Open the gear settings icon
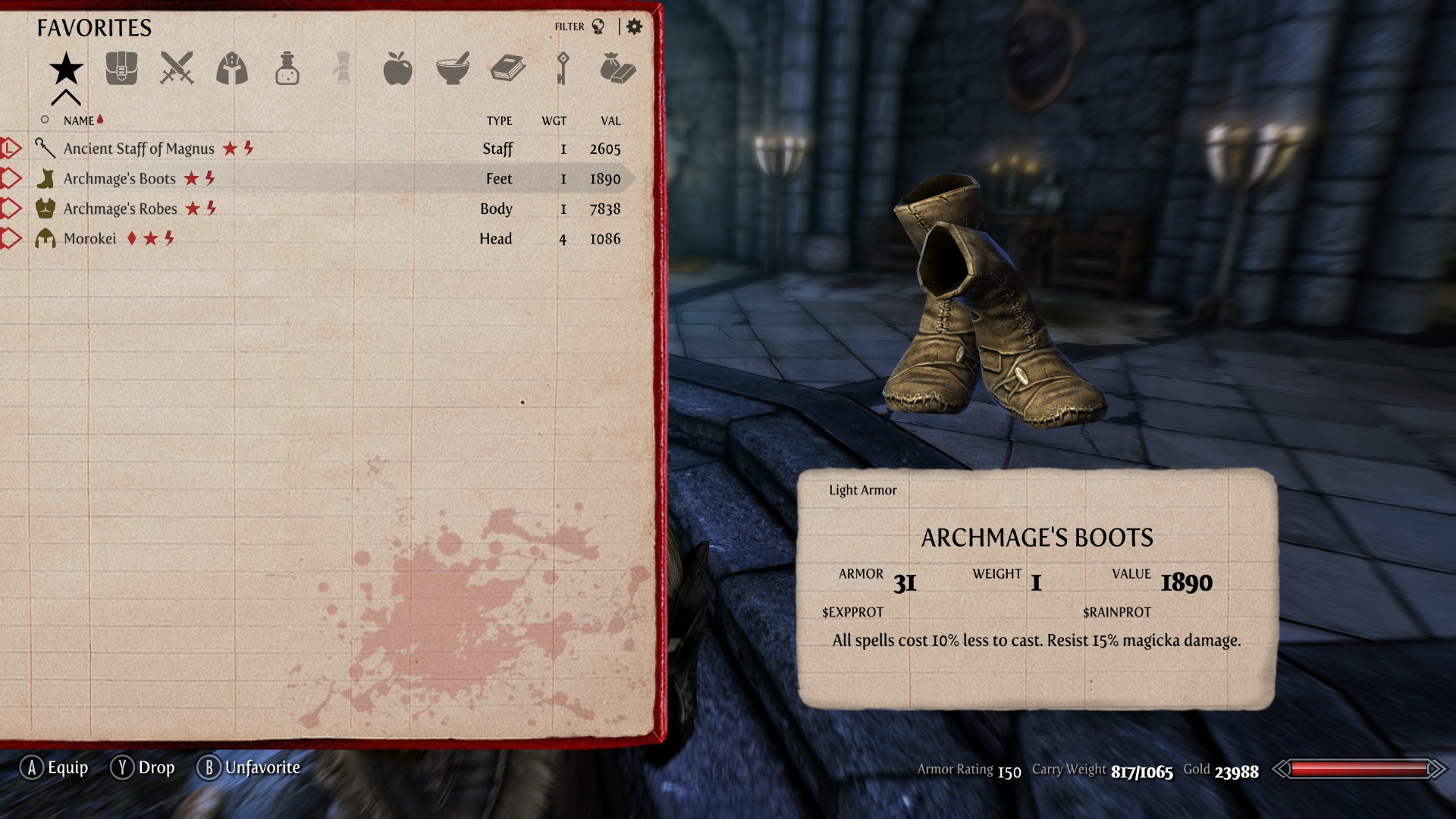 (x=635, y=27)
